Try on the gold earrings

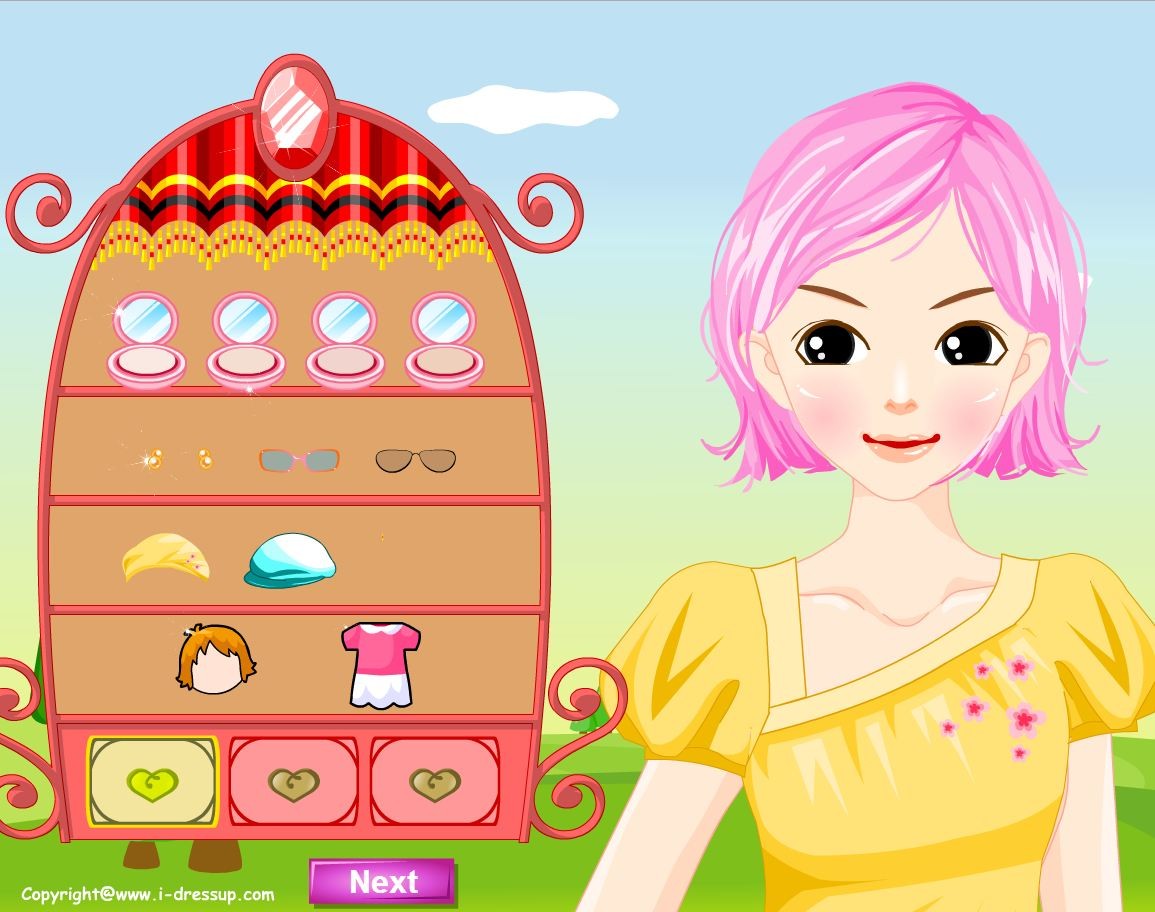coord(178,460)
